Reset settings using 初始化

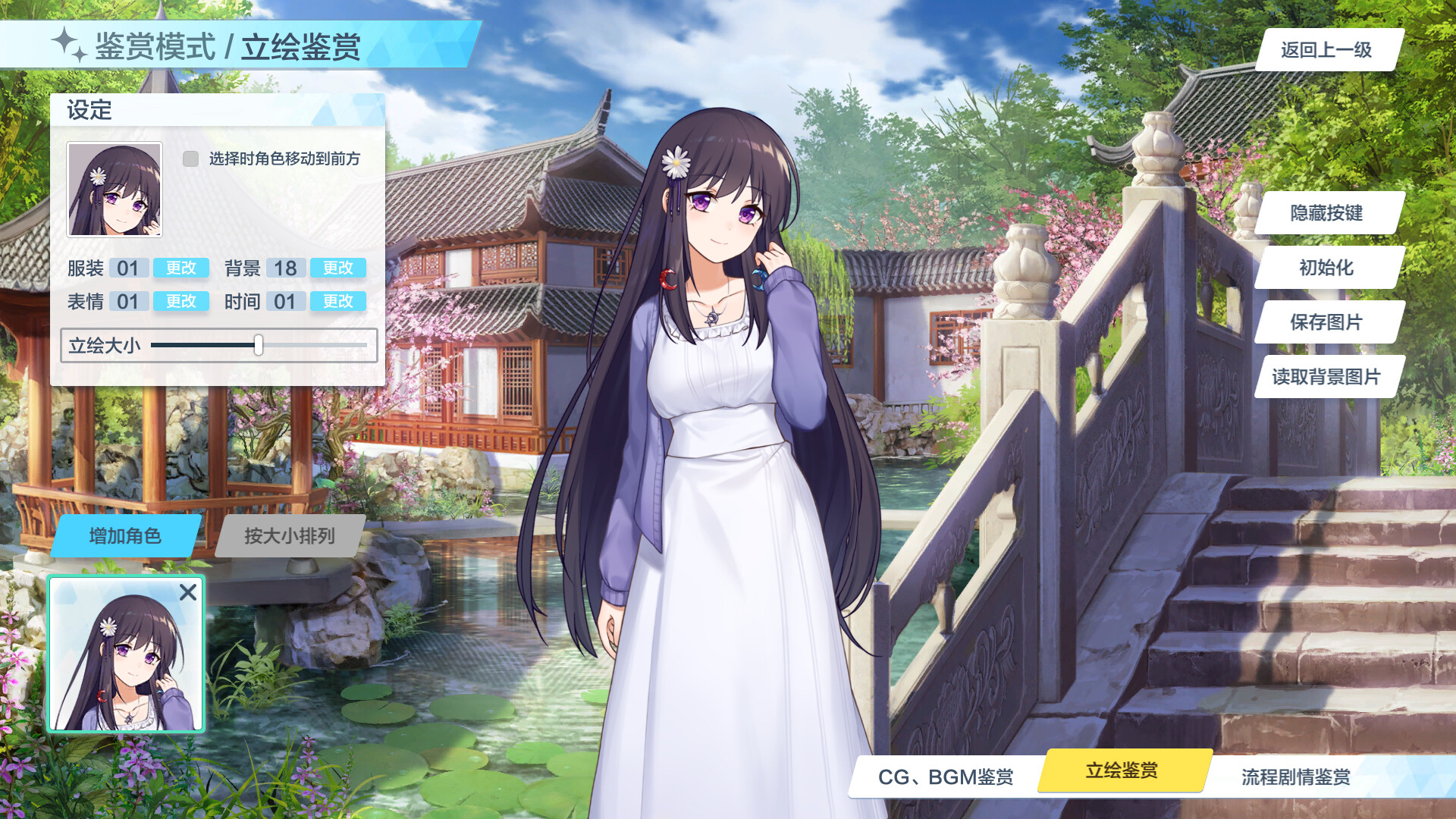click(1326, 268)
